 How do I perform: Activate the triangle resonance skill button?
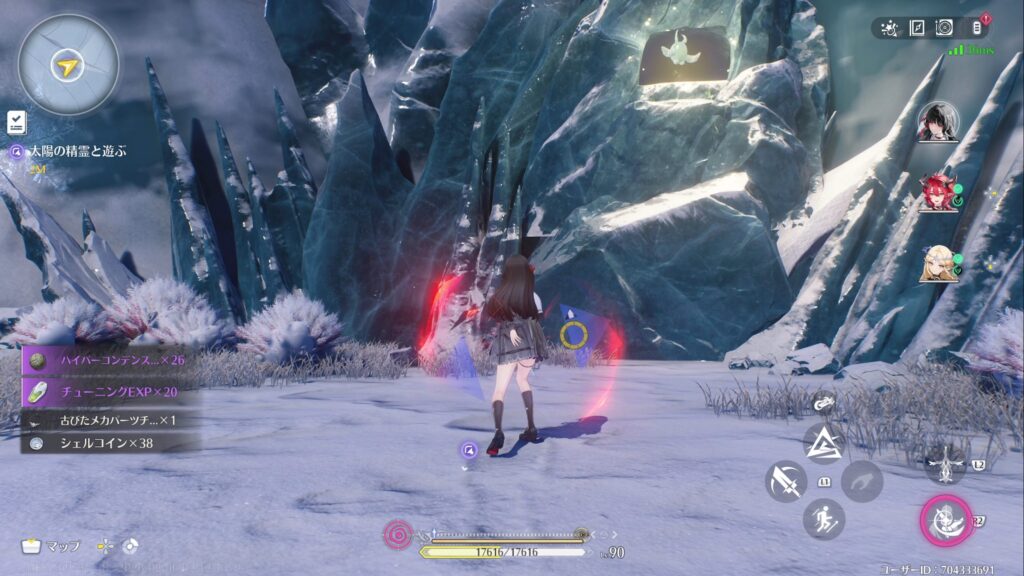tap(824, 442)
